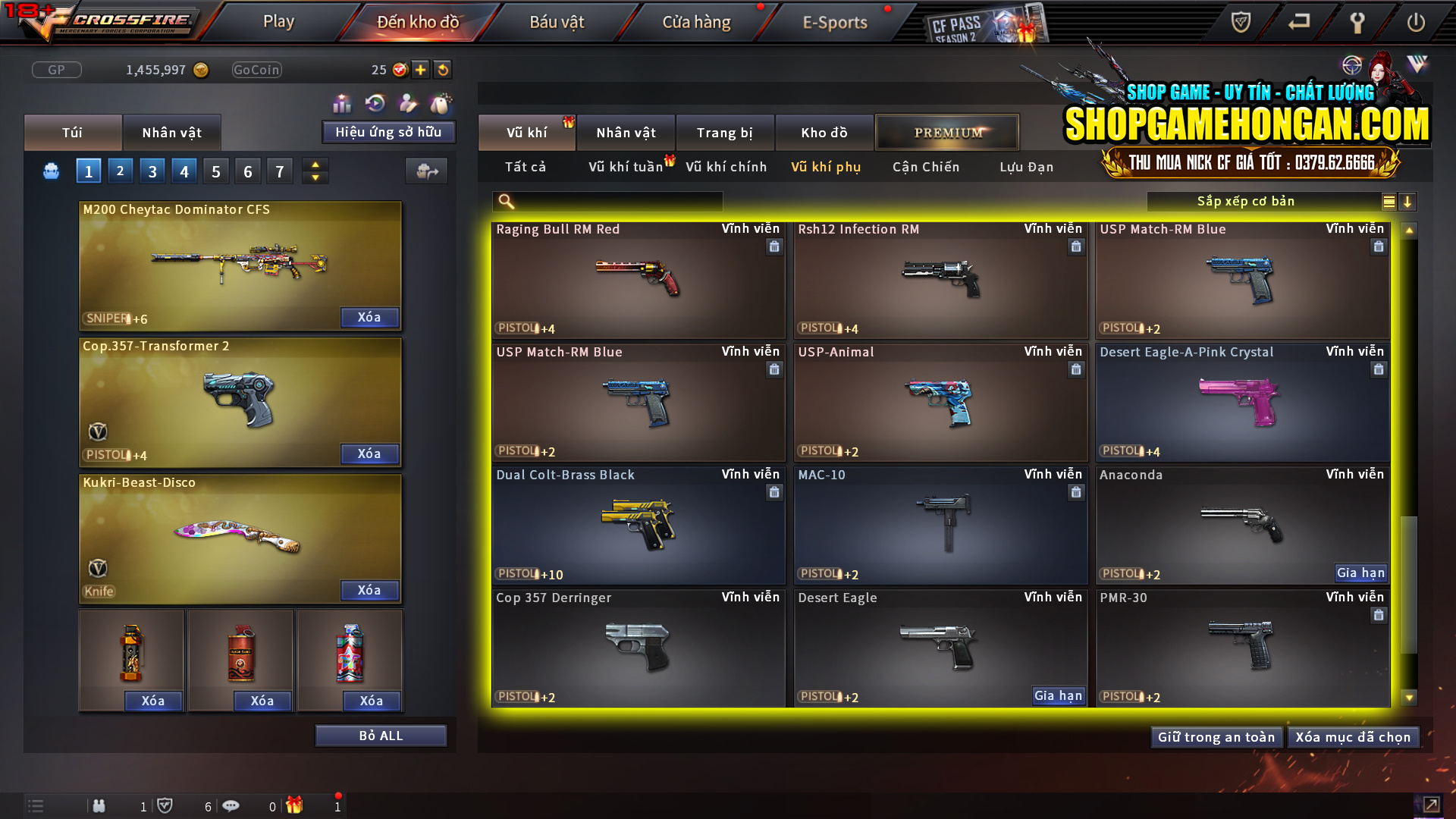1456x819 pixels.
Task: Select the Cận Chiến weapon filter tab
Action: 926,167
